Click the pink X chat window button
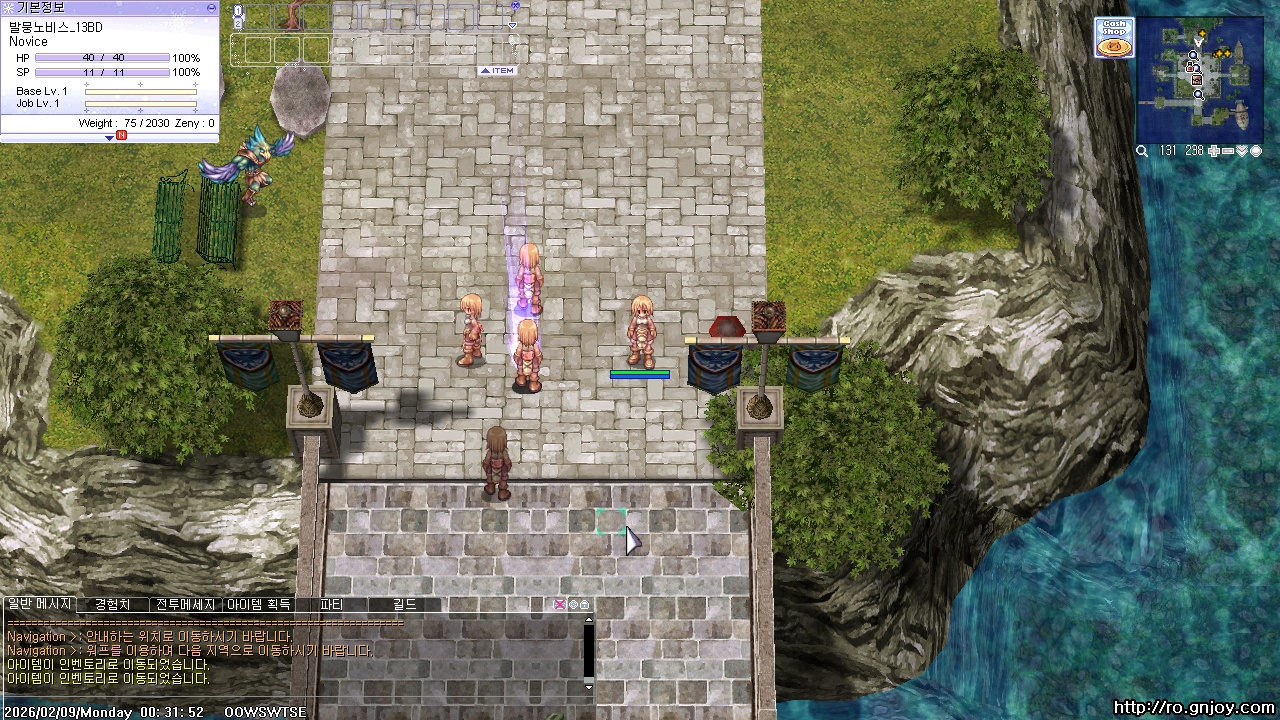Image resolution: width=1280 pixels, height=720 pixels. point(560,605)
